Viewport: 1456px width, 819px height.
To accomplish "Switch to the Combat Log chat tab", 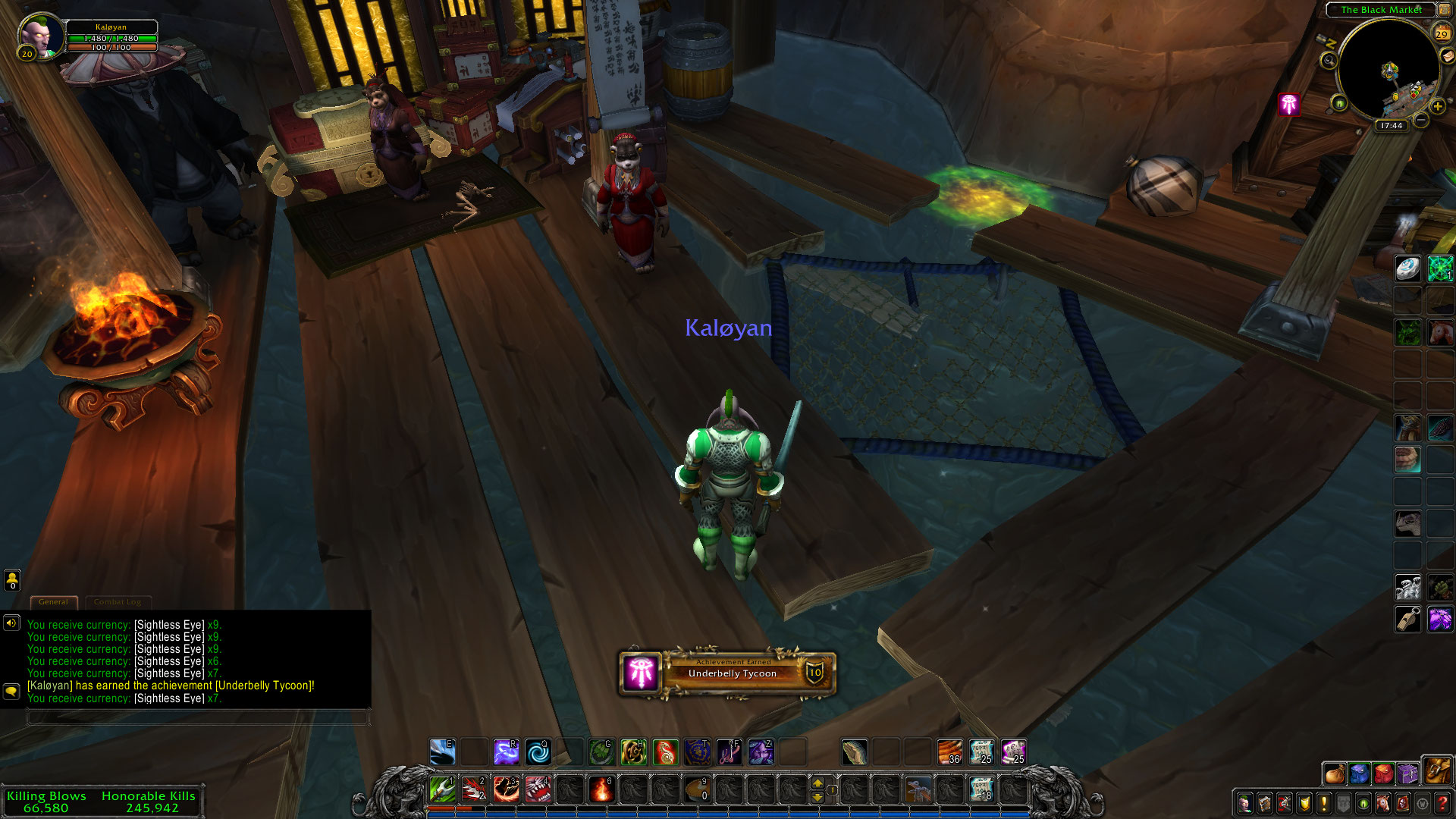I will [x=118, y=602].
